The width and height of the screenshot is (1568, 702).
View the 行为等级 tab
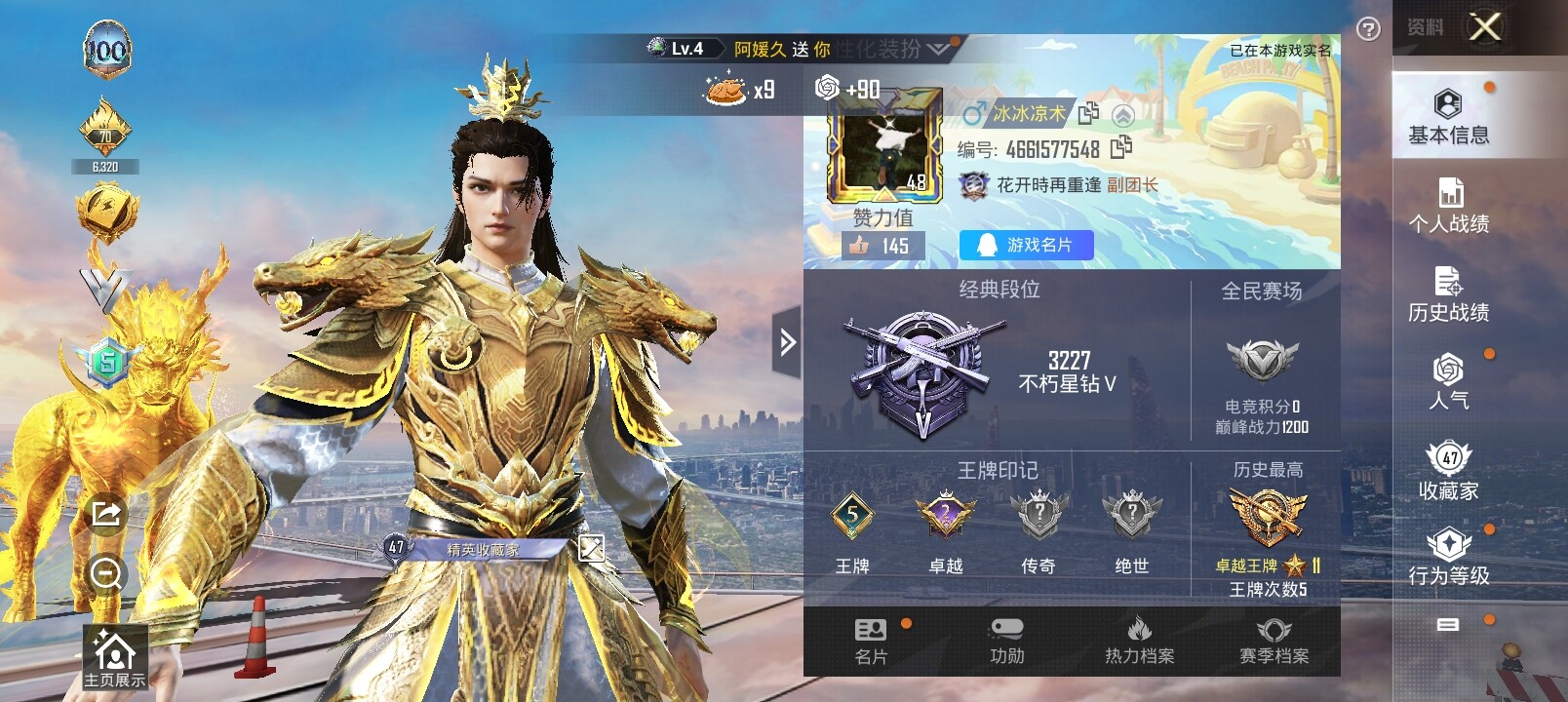tap(1448, 558)
